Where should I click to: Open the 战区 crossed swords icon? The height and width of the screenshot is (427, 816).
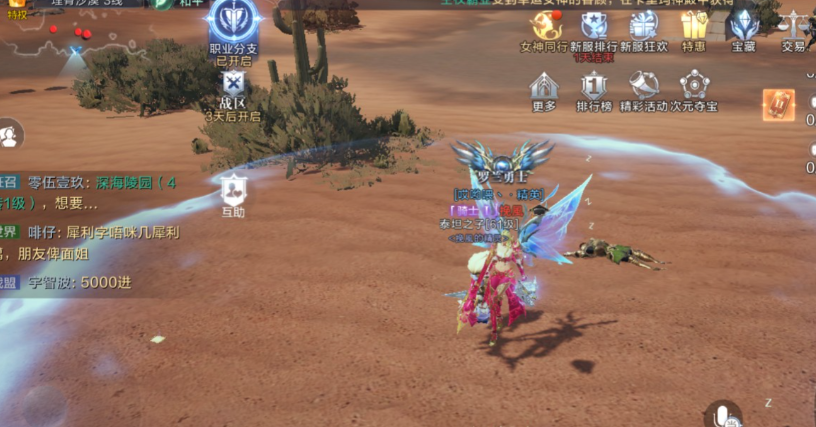233,84
